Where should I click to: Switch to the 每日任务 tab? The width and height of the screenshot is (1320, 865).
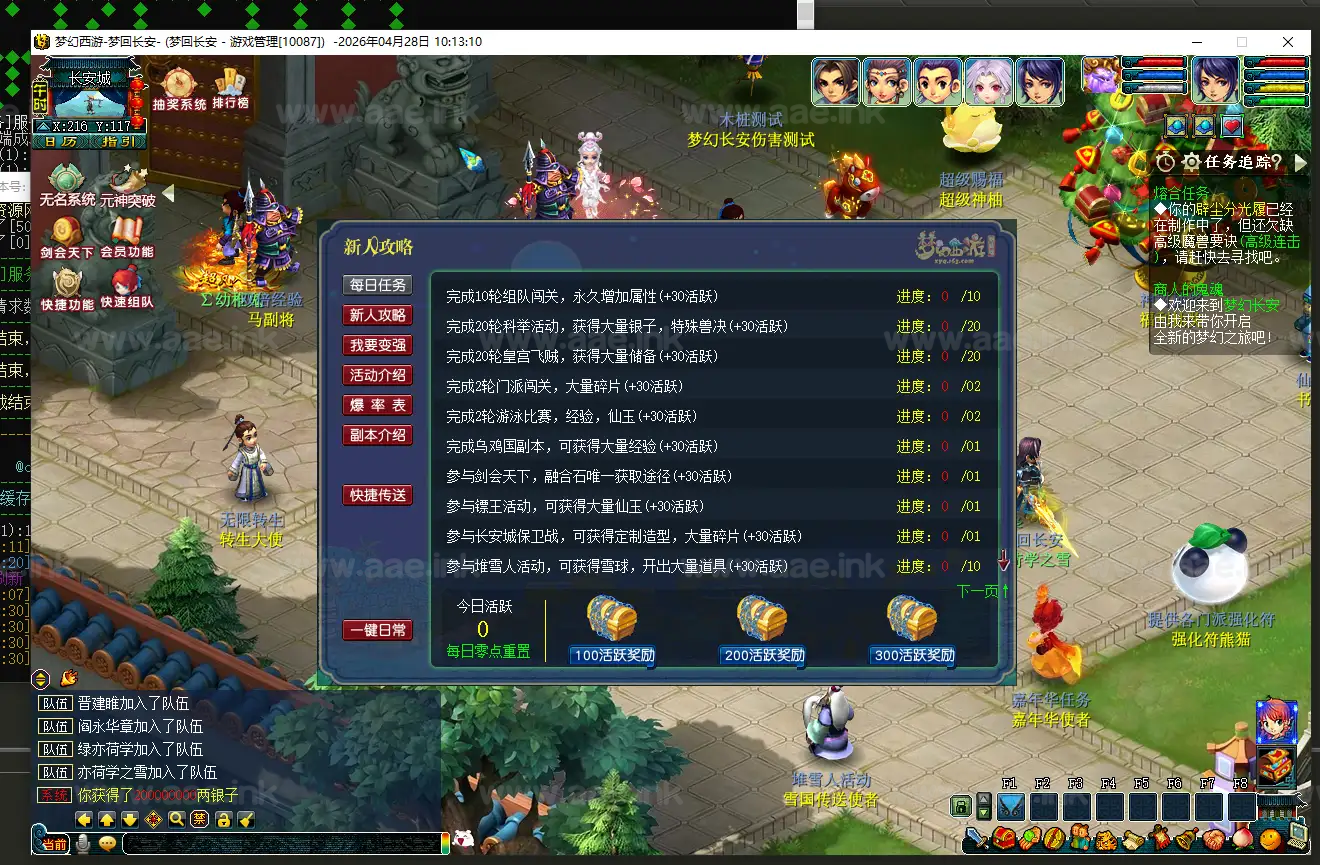378,283
